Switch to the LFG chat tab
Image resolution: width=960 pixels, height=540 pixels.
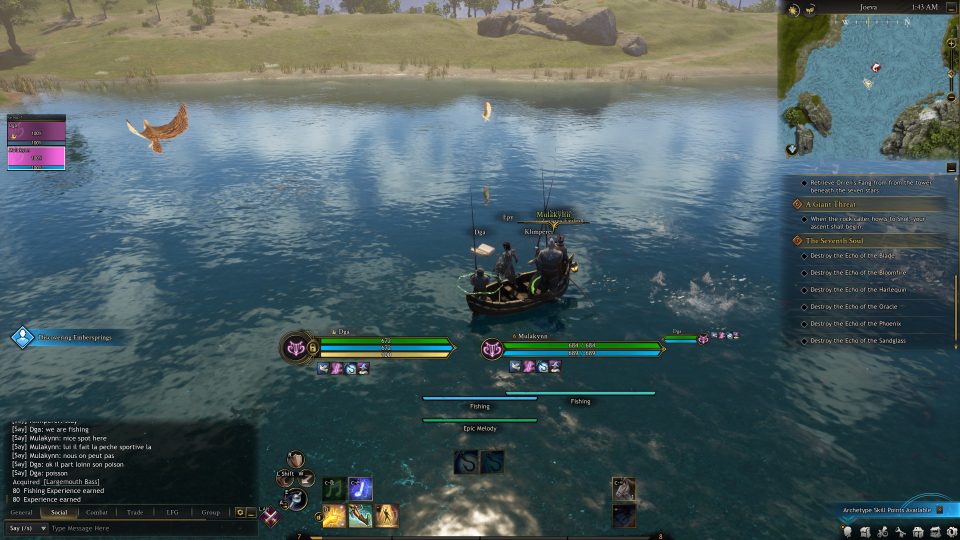coord(172,512)
